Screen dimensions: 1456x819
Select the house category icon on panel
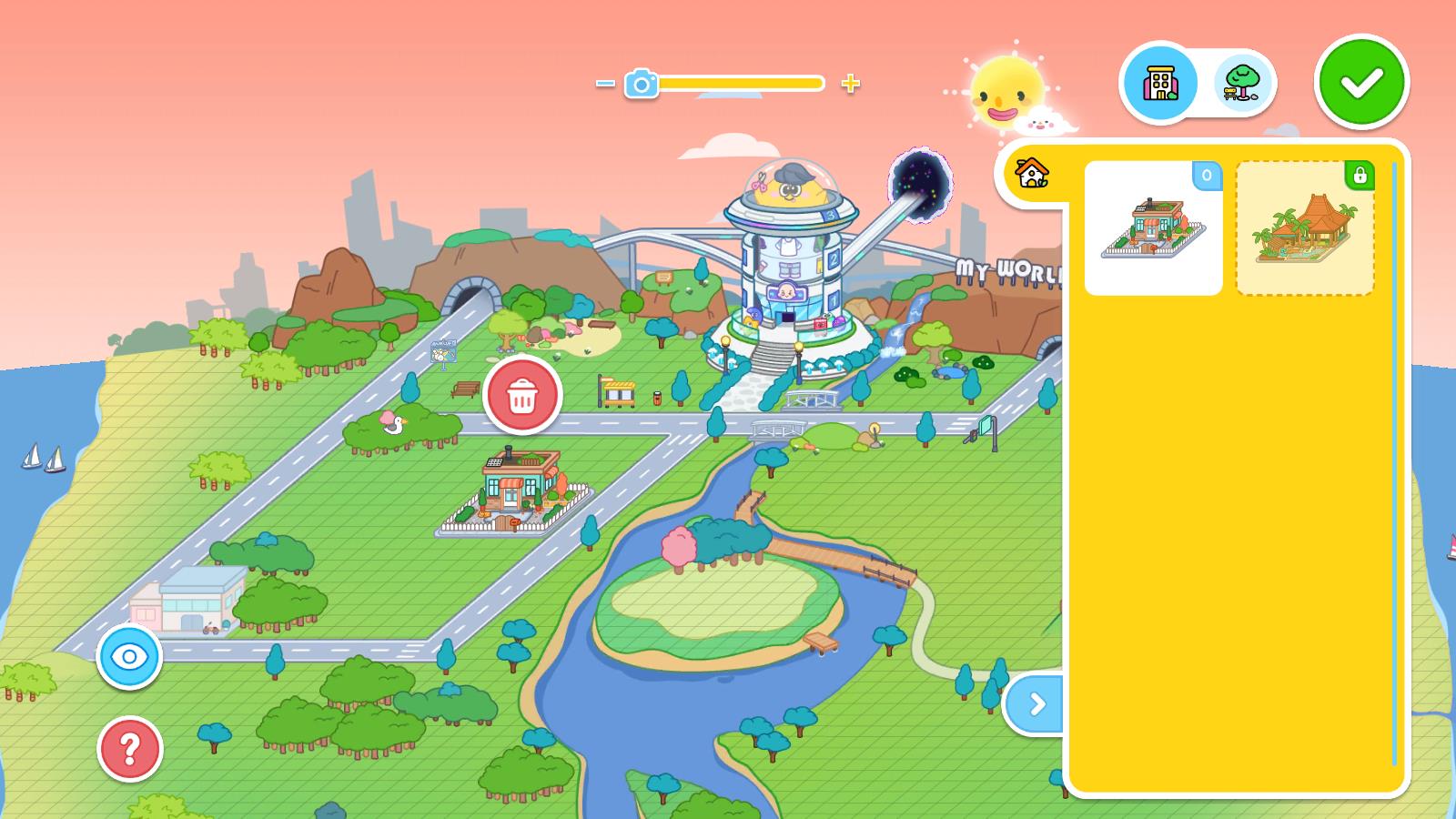point(1032,171)
